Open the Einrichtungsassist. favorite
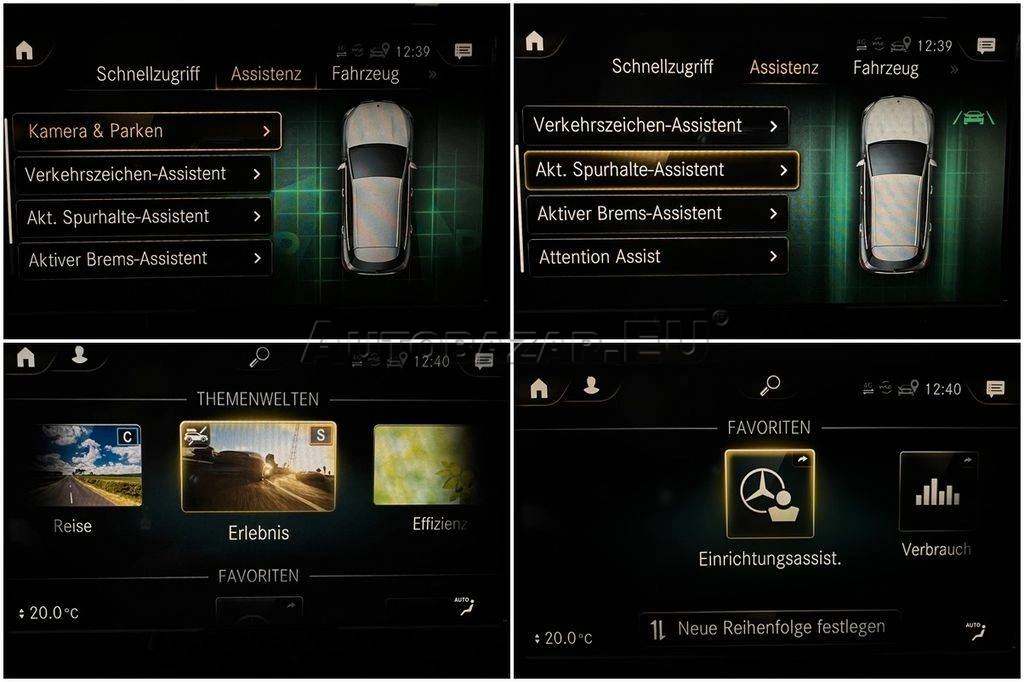Viewport: 1024px width, 682px height. (x=769, y=494)
